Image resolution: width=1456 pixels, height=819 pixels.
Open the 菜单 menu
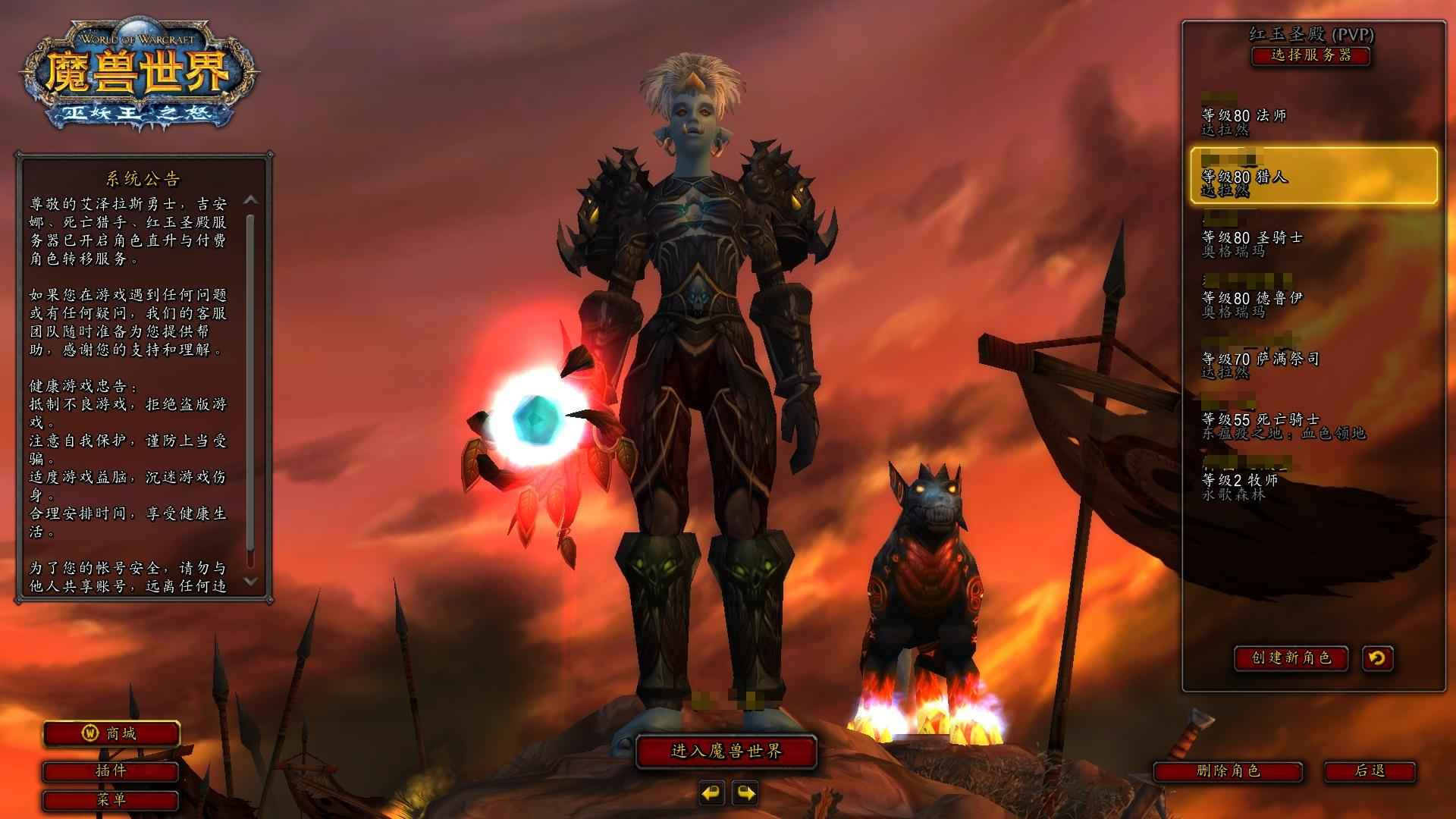[x=111, y=799]
